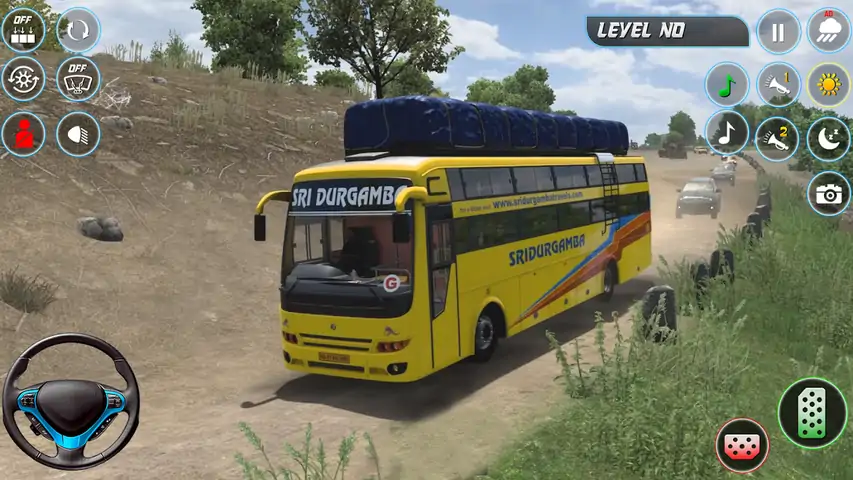Tap the red brake pedal
This screenshot has height=480, width=853.
[x=742, y=445]
